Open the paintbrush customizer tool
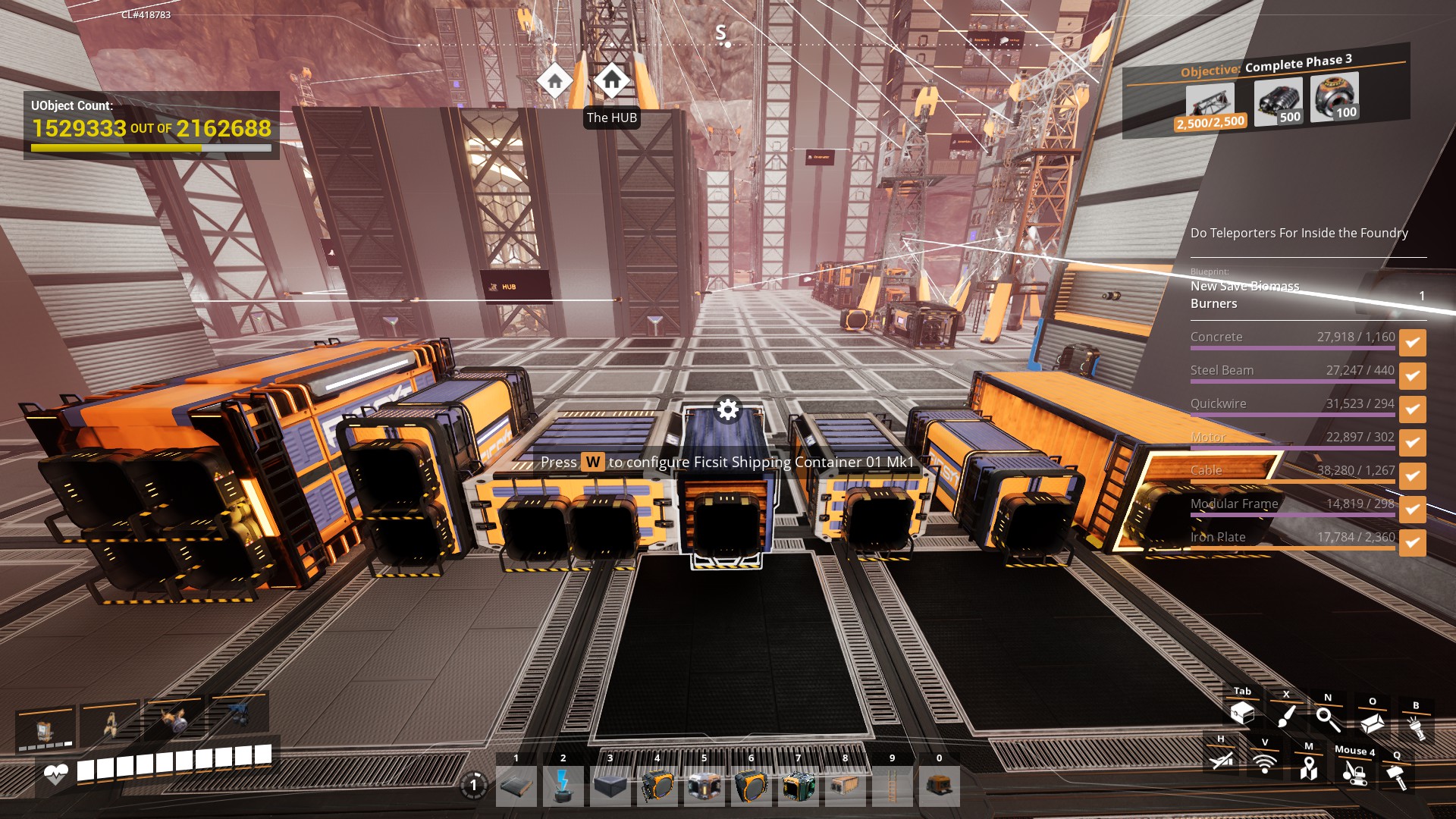This screenshot has width=1456, height=819. (x=1286, y=716)
